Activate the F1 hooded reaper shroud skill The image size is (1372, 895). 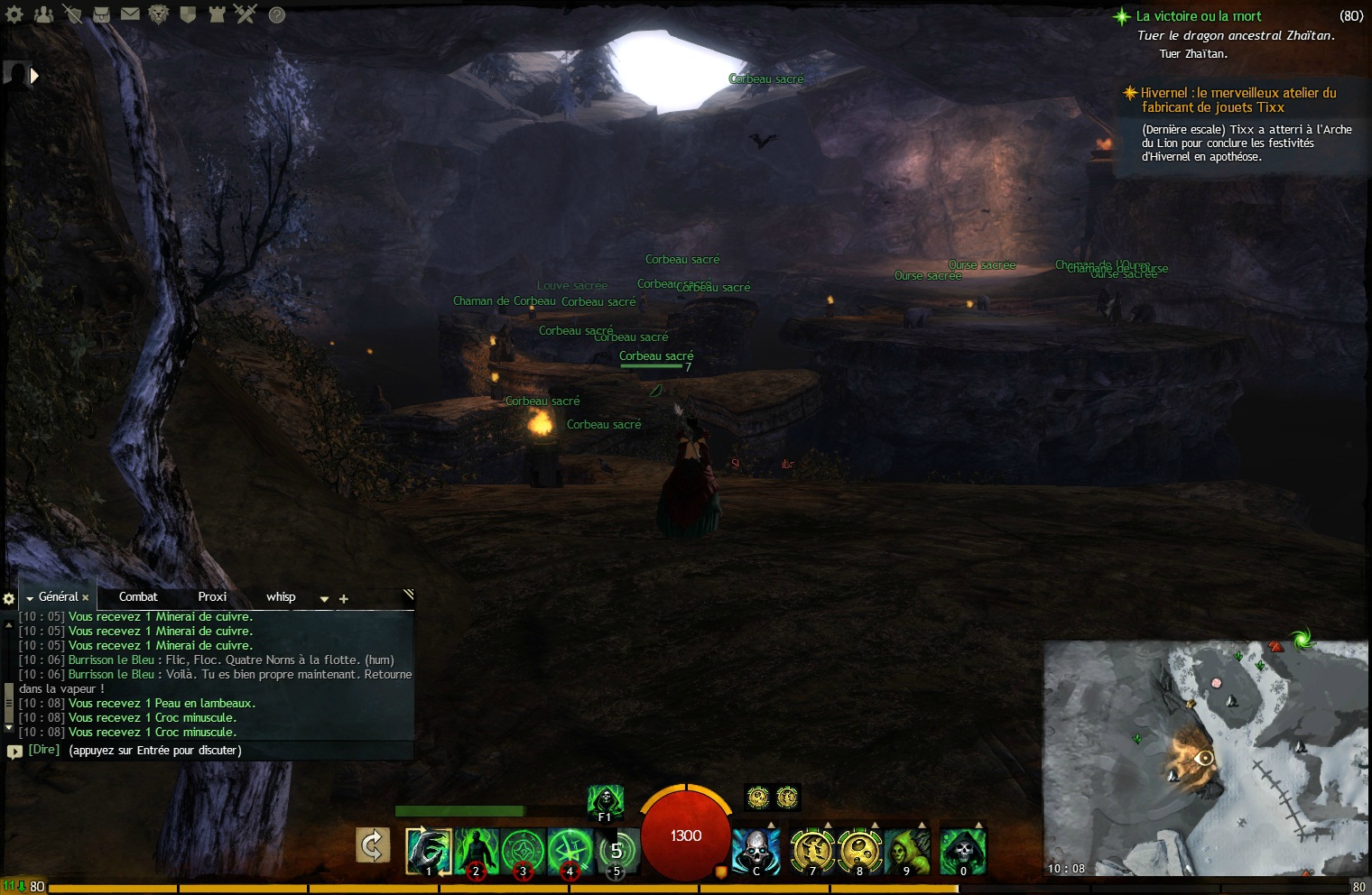[605, 800]
